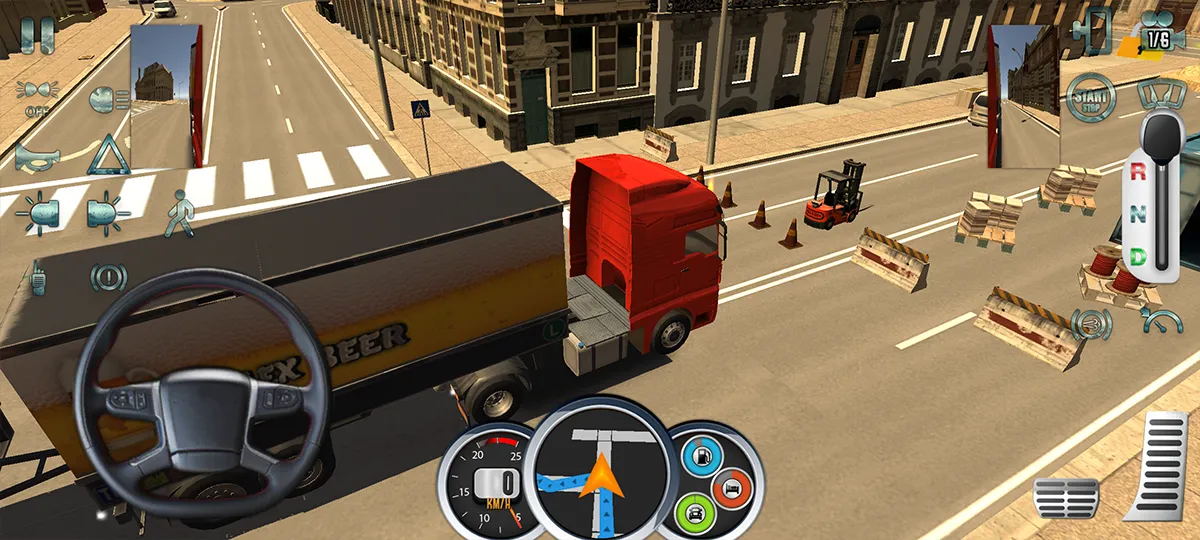This screenshot has width=1200, height=540.
Task: Pause the game
Action: tap(37, 35)
